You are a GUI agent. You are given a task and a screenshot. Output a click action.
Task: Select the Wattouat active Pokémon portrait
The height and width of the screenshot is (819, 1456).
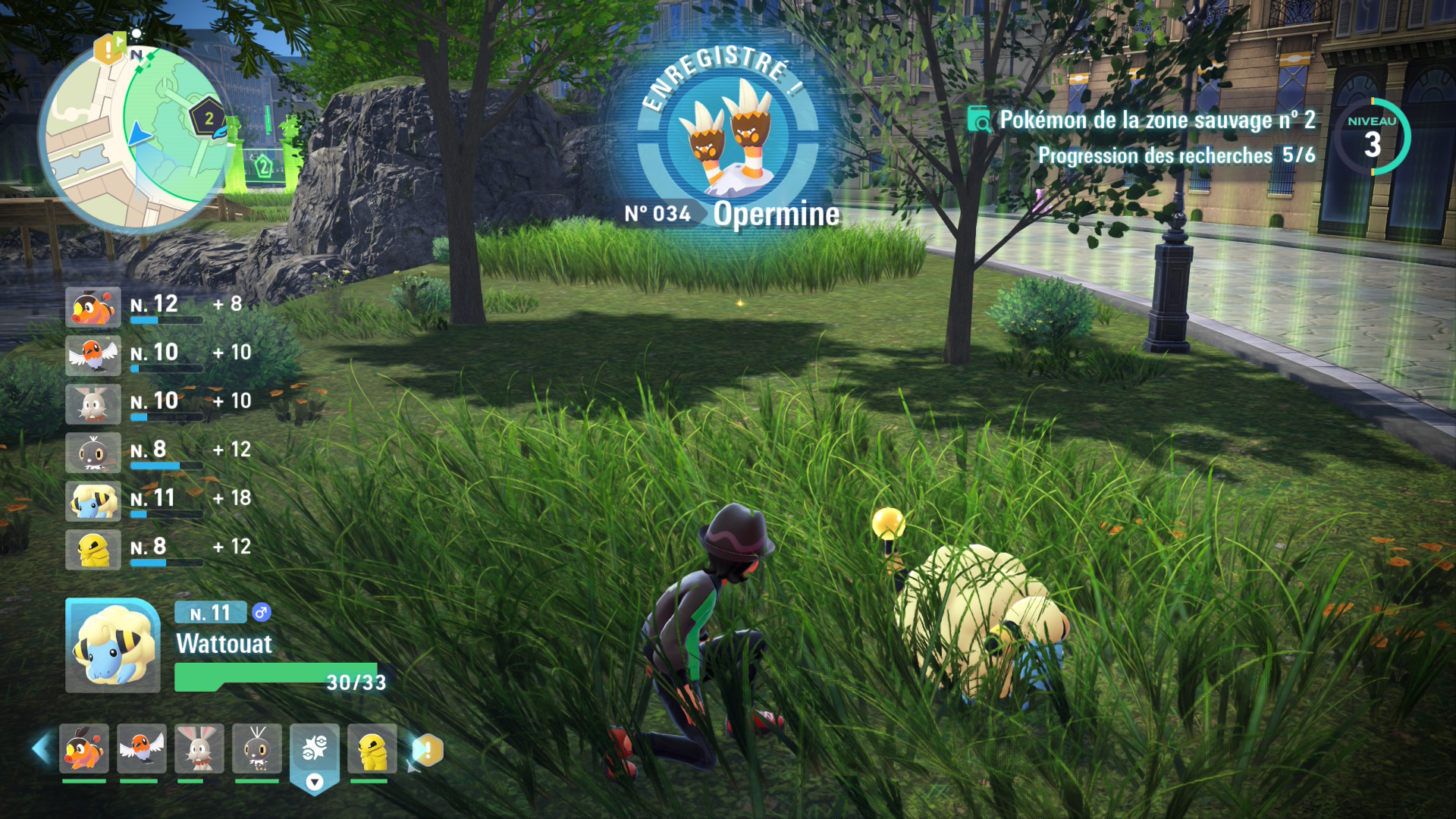tap(113, 645)
